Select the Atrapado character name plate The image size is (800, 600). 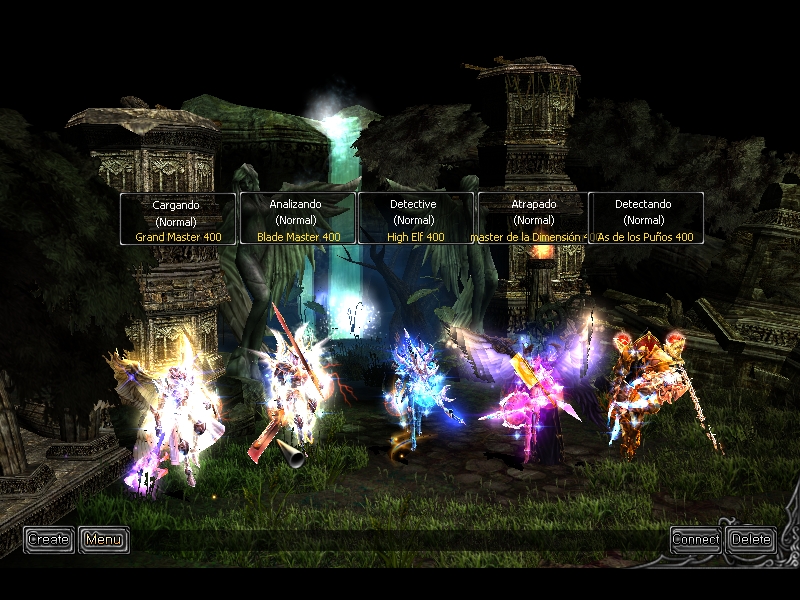tap(534, 219)
